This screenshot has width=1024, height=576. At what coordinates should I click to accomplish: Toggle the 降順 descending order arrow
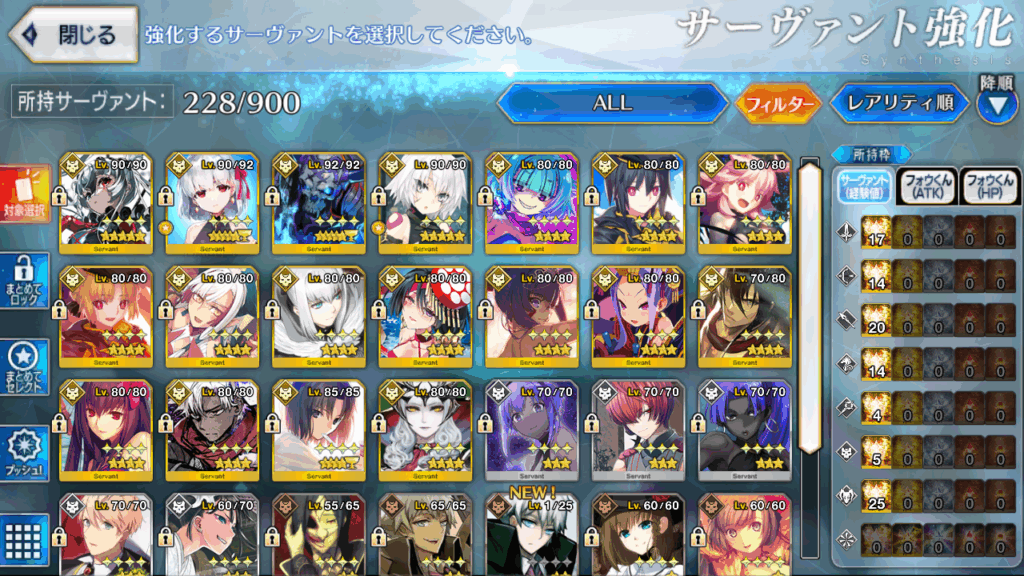click(996, 102)
